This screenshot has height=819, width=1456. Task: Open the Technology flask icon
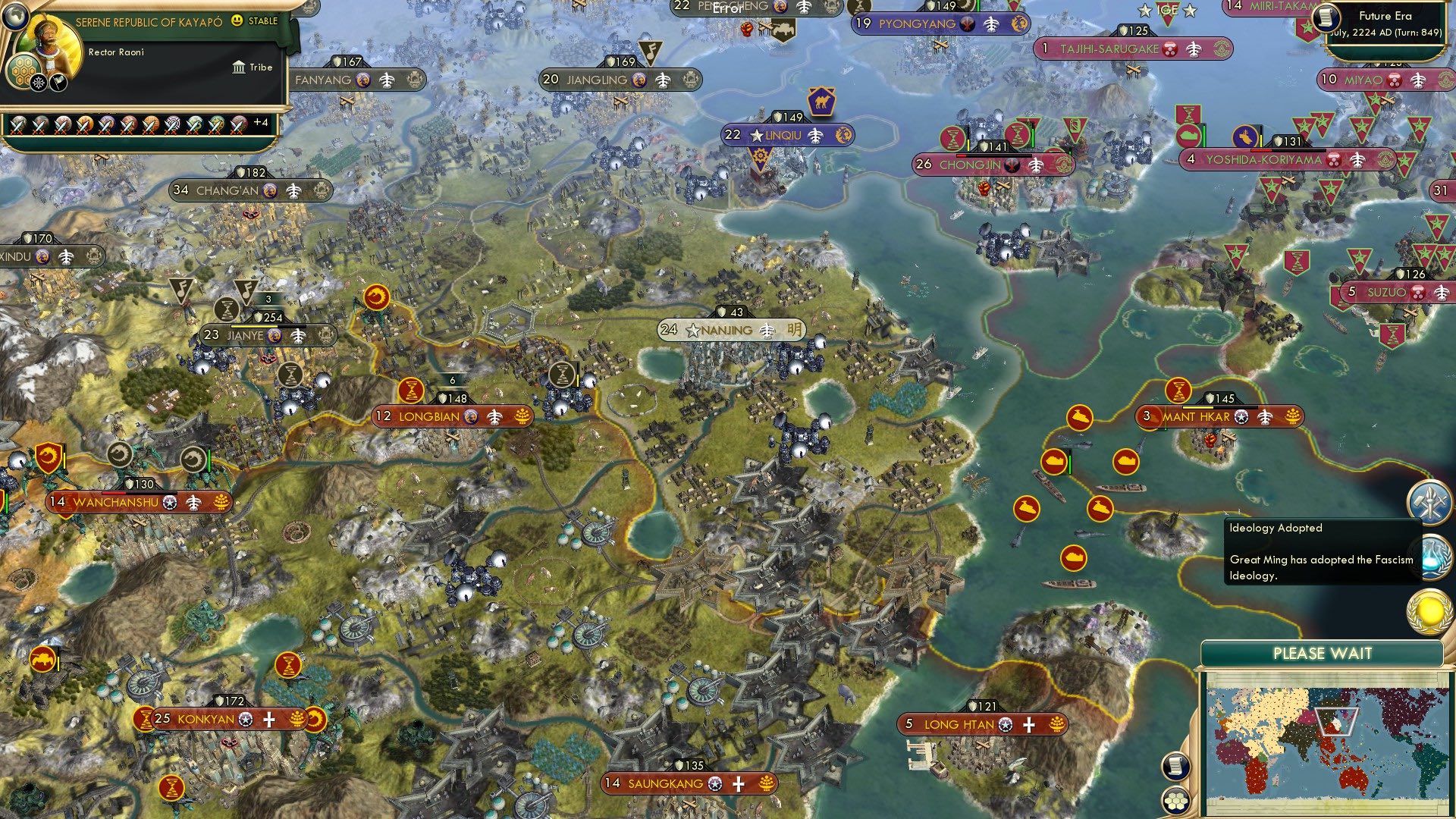click(1433, 557)
